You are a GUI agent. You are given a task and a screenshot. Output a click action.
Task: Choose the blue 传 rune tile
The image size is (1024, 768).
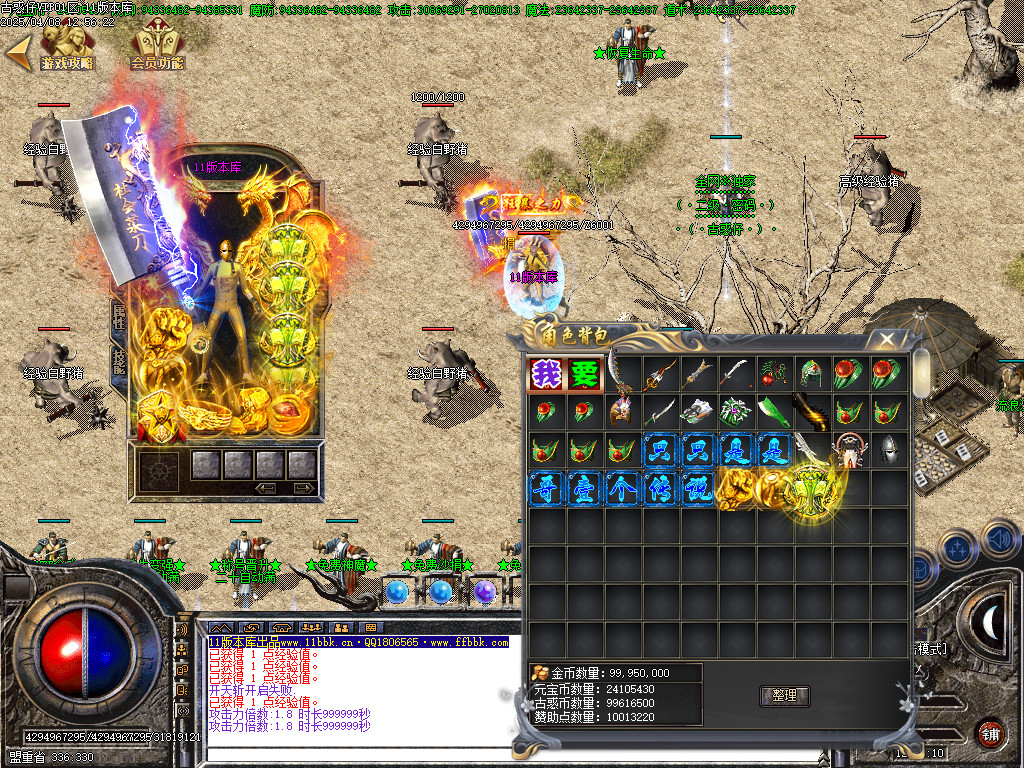[660, 489]
